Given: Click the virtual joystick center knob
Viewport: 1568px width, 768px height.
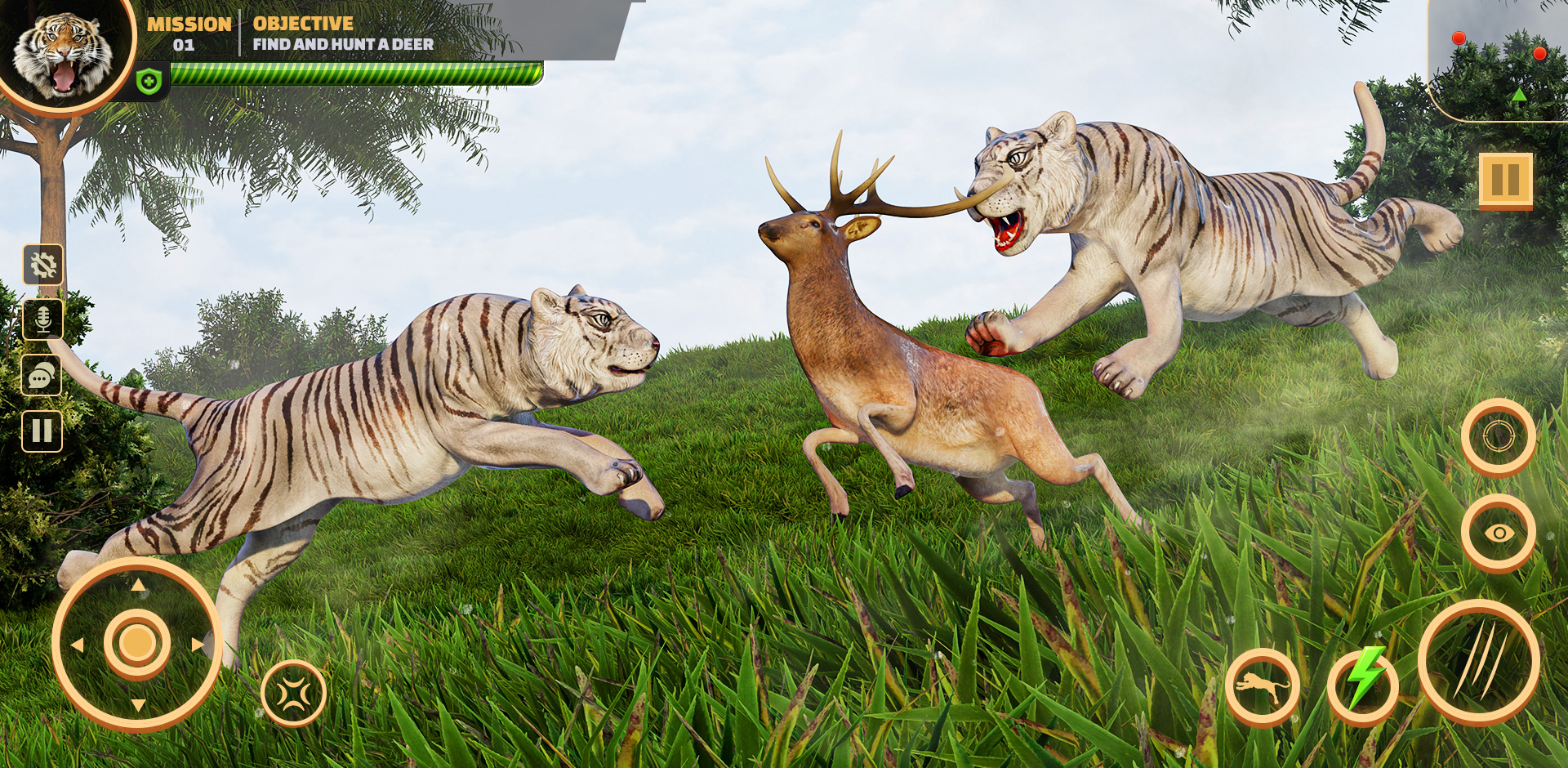Looking at the screenshot, I should [137, 643].
